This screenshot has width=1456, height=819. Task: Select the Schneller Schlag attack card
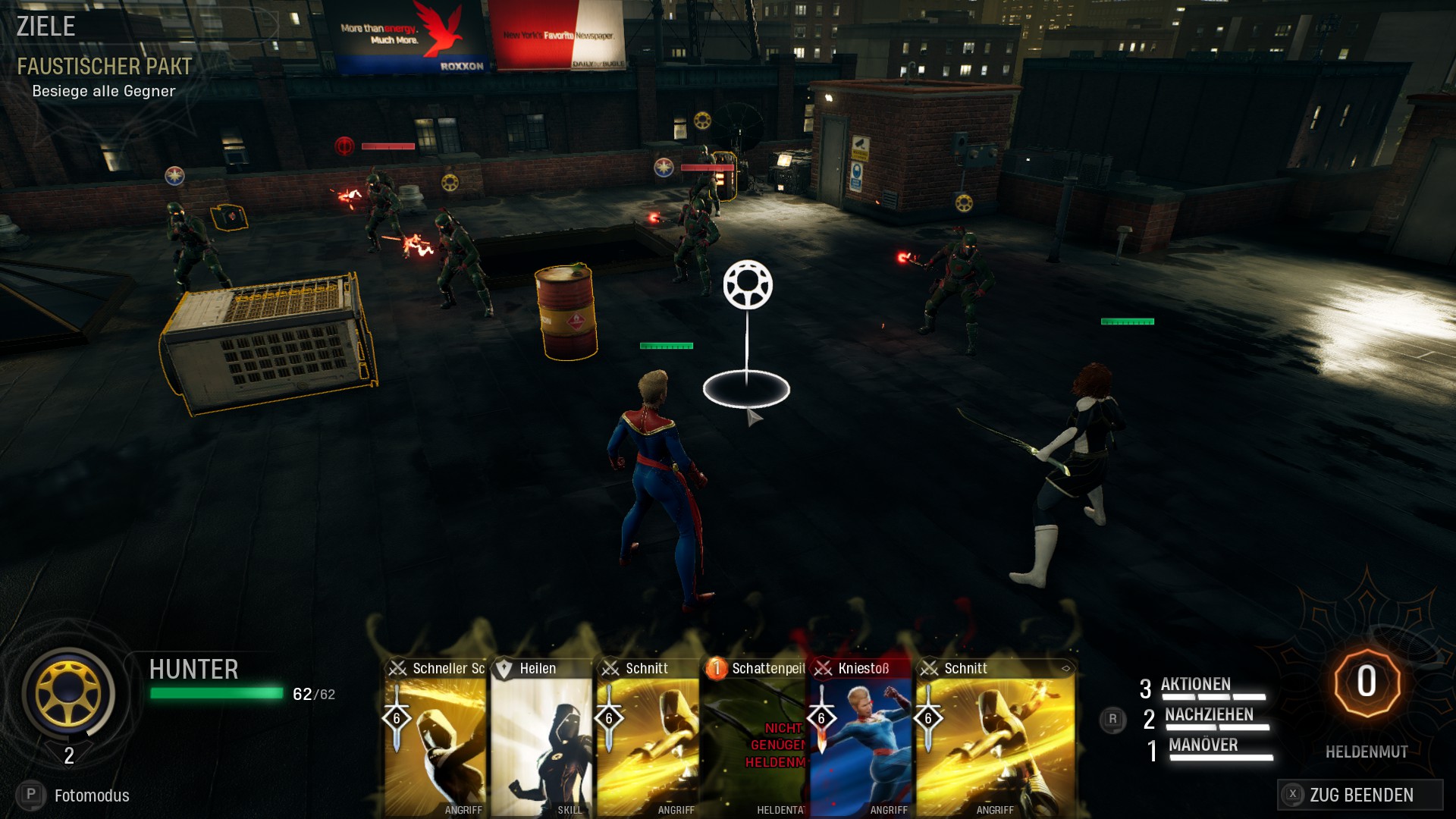point(435,739)
